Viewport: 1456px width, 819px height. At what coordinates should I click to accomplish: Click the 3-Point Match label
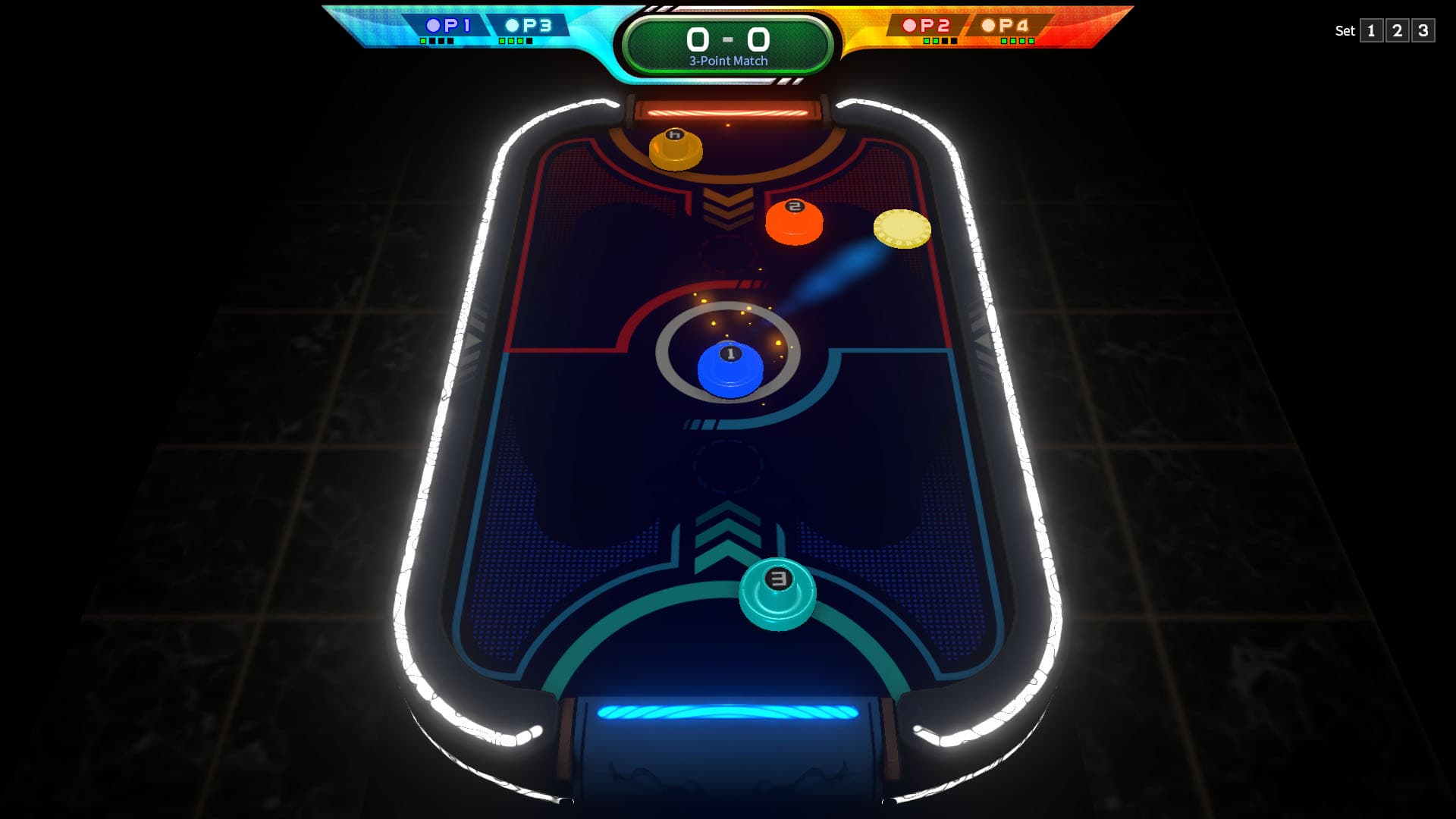[726, 59]
